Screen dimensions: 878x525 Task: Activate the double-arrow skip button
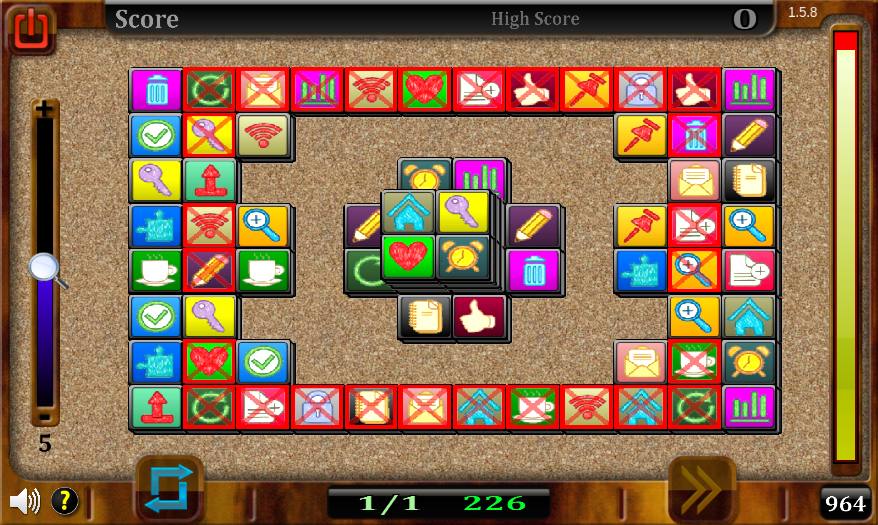coord(701,489)
